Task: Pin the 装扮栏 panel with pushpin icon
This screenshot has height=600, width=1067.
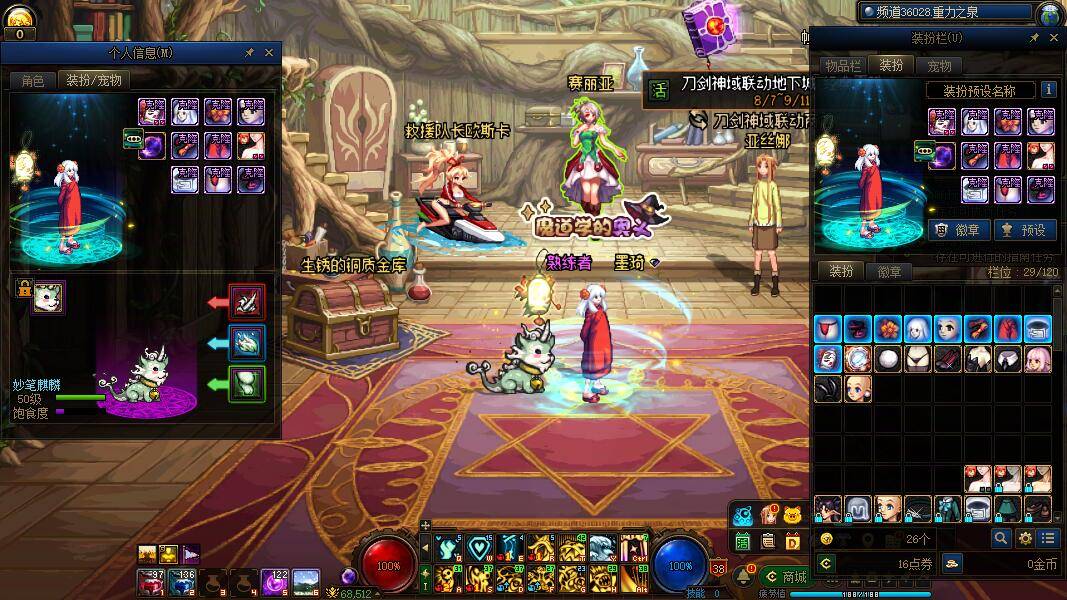Action: tap(1035, 38)
